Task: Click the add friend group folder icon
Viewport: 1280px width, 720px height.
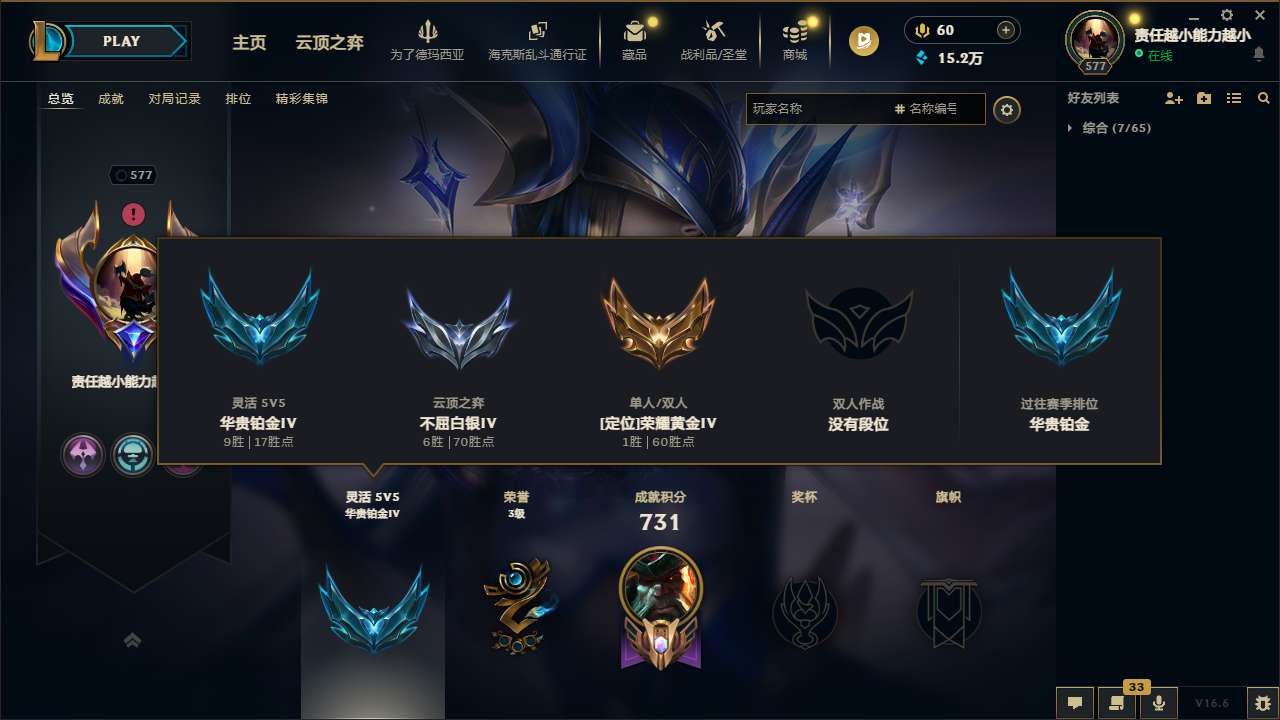Action: click(x=1202, y=98)
